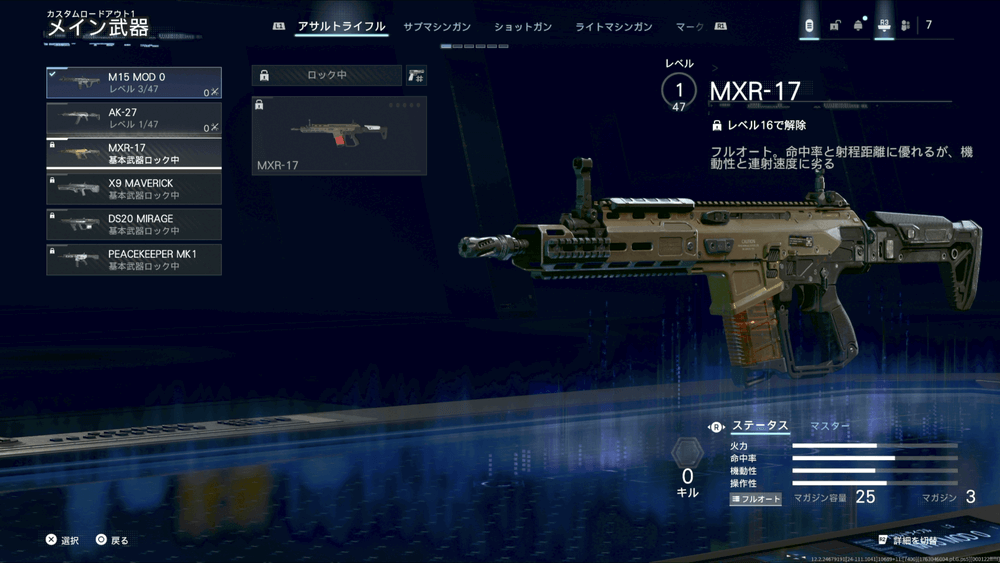The width and height of the screenshot is (1000, 563).
Task: Switch to the マスター tab
Action: [829, 426]
